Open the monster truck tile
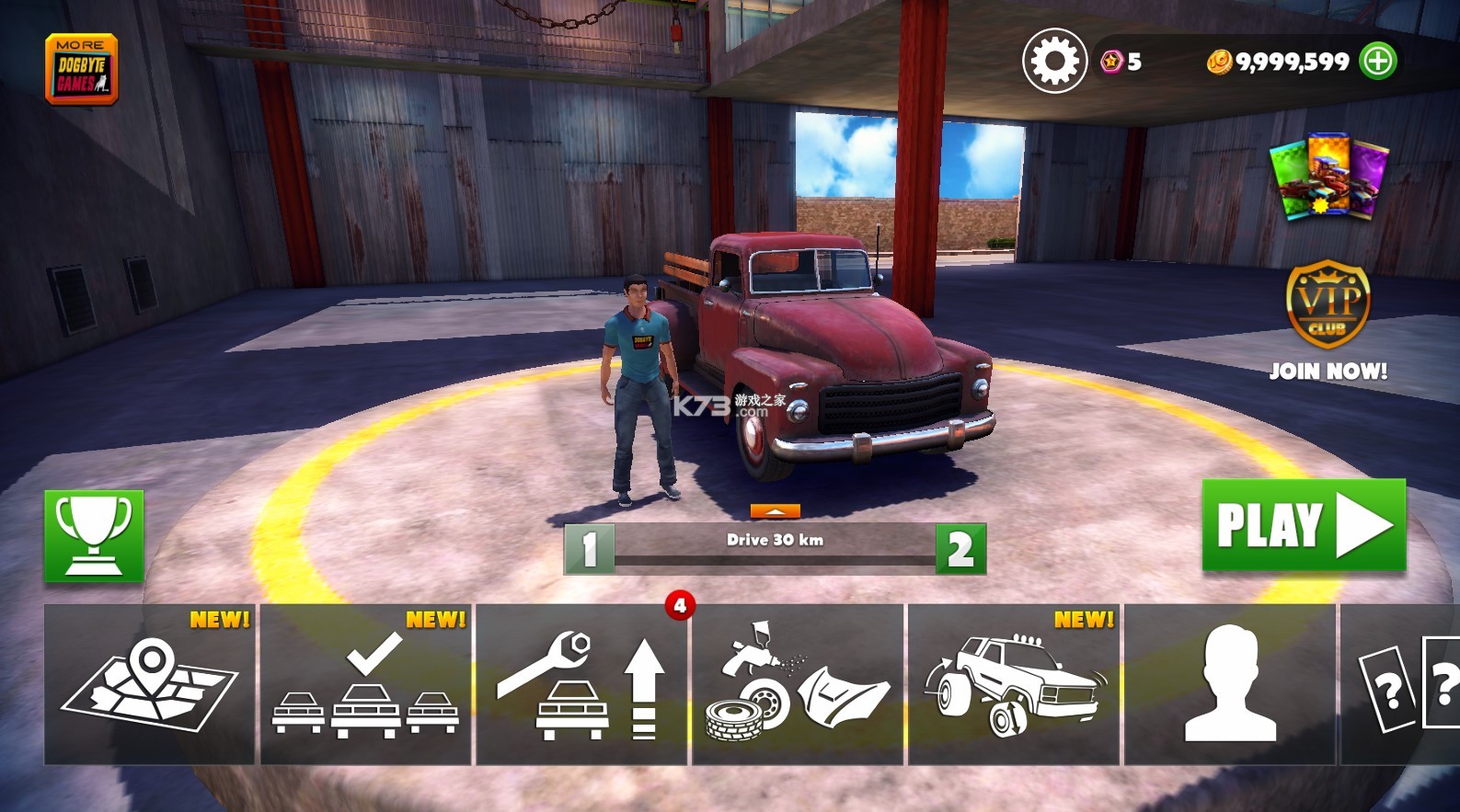The image size is (1460, 812). (x=1014, y=684)
